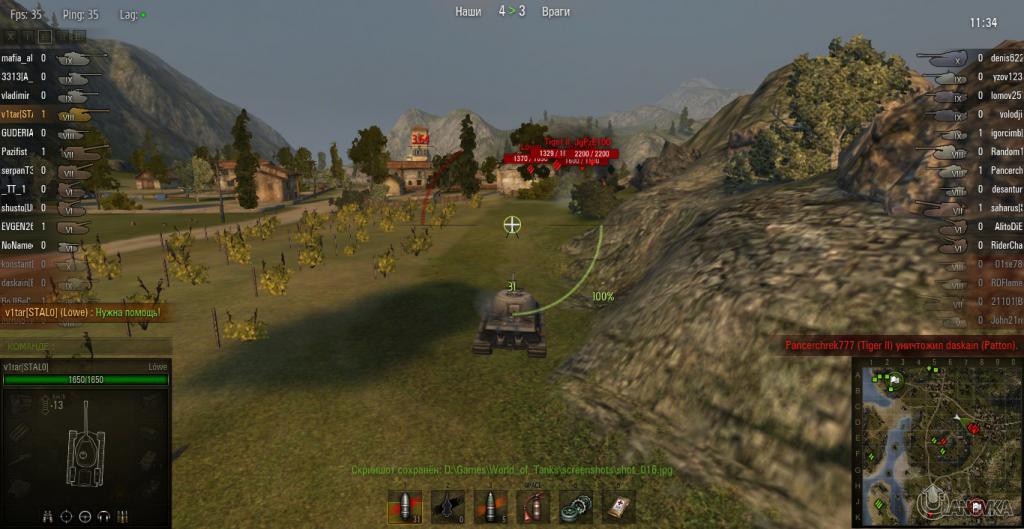
Task: Select player EVGEN in allied roster
Action: (x=18, y=226)
